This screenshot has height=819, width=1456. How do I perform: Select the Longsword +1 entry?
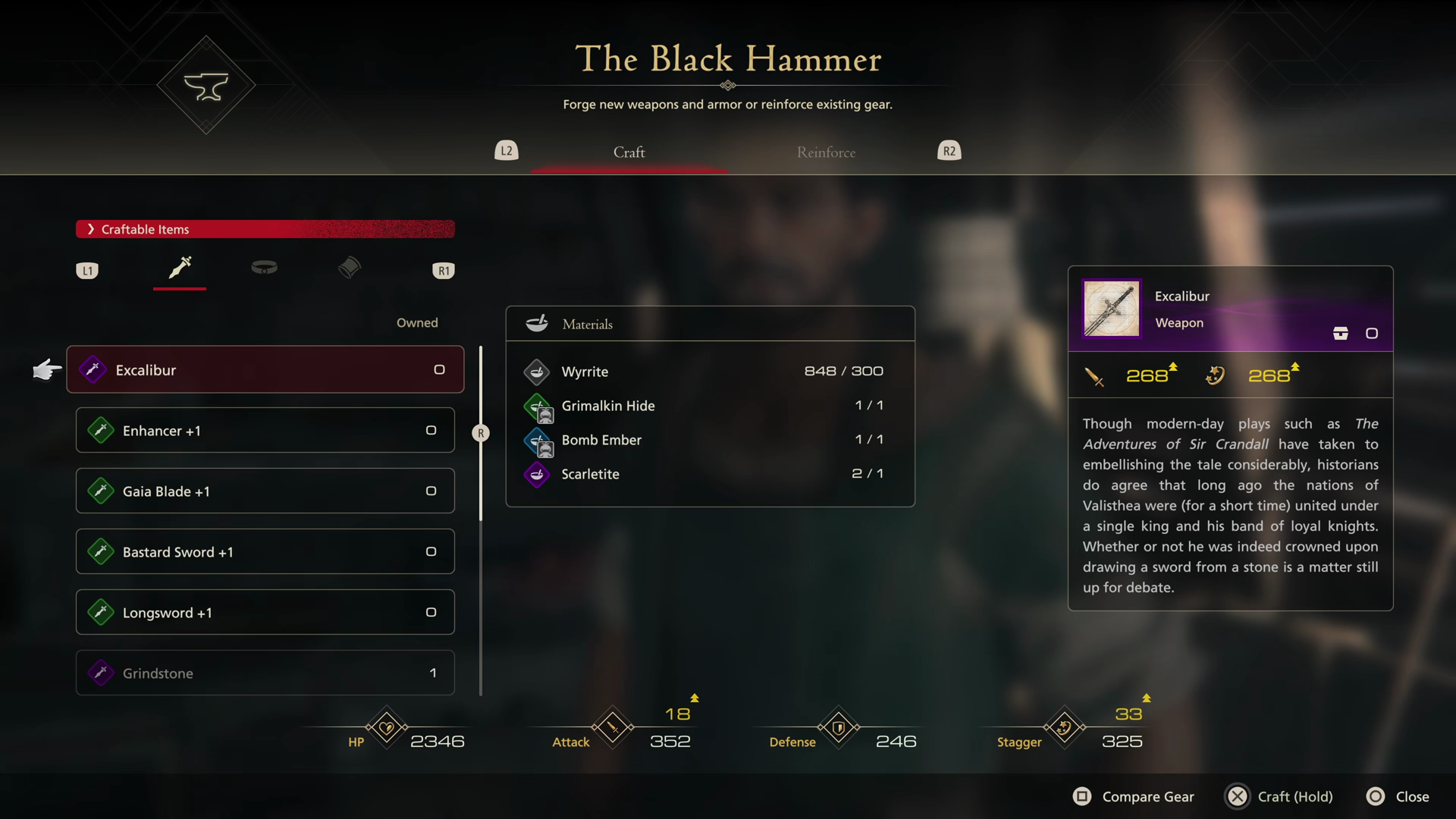coord(265,613)
